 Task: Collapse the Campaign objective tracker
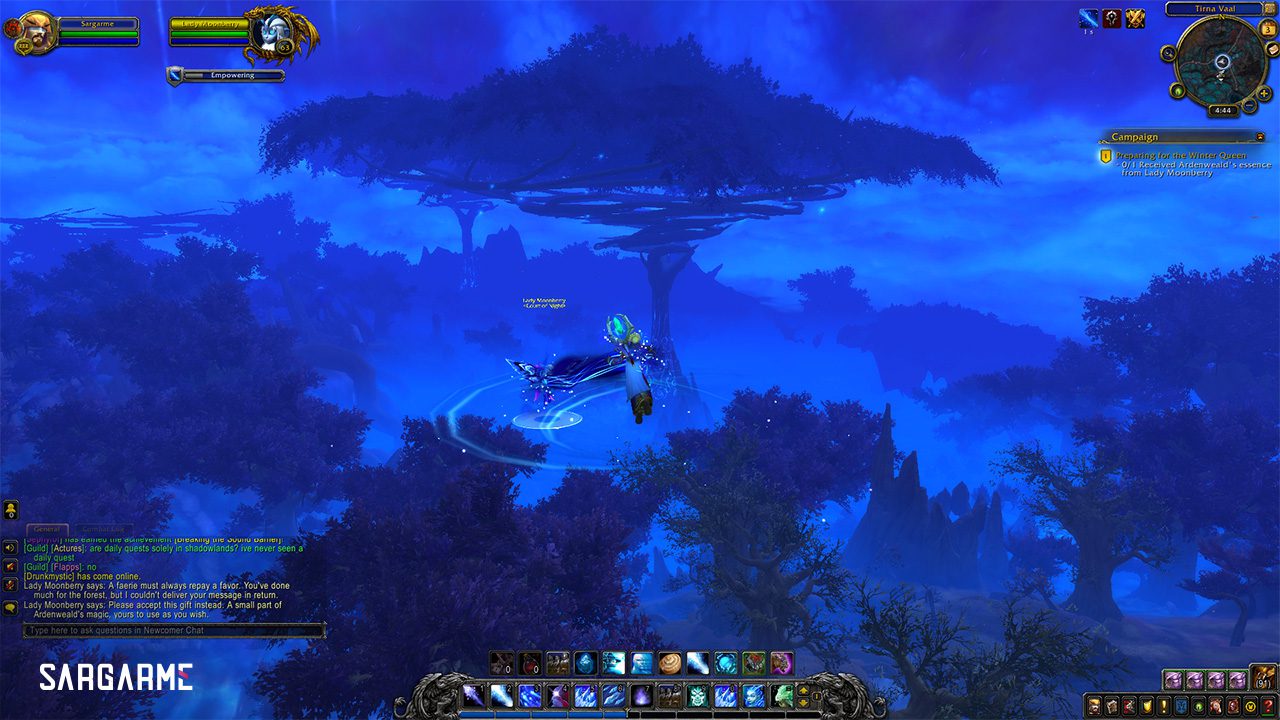pos(1262,136)
